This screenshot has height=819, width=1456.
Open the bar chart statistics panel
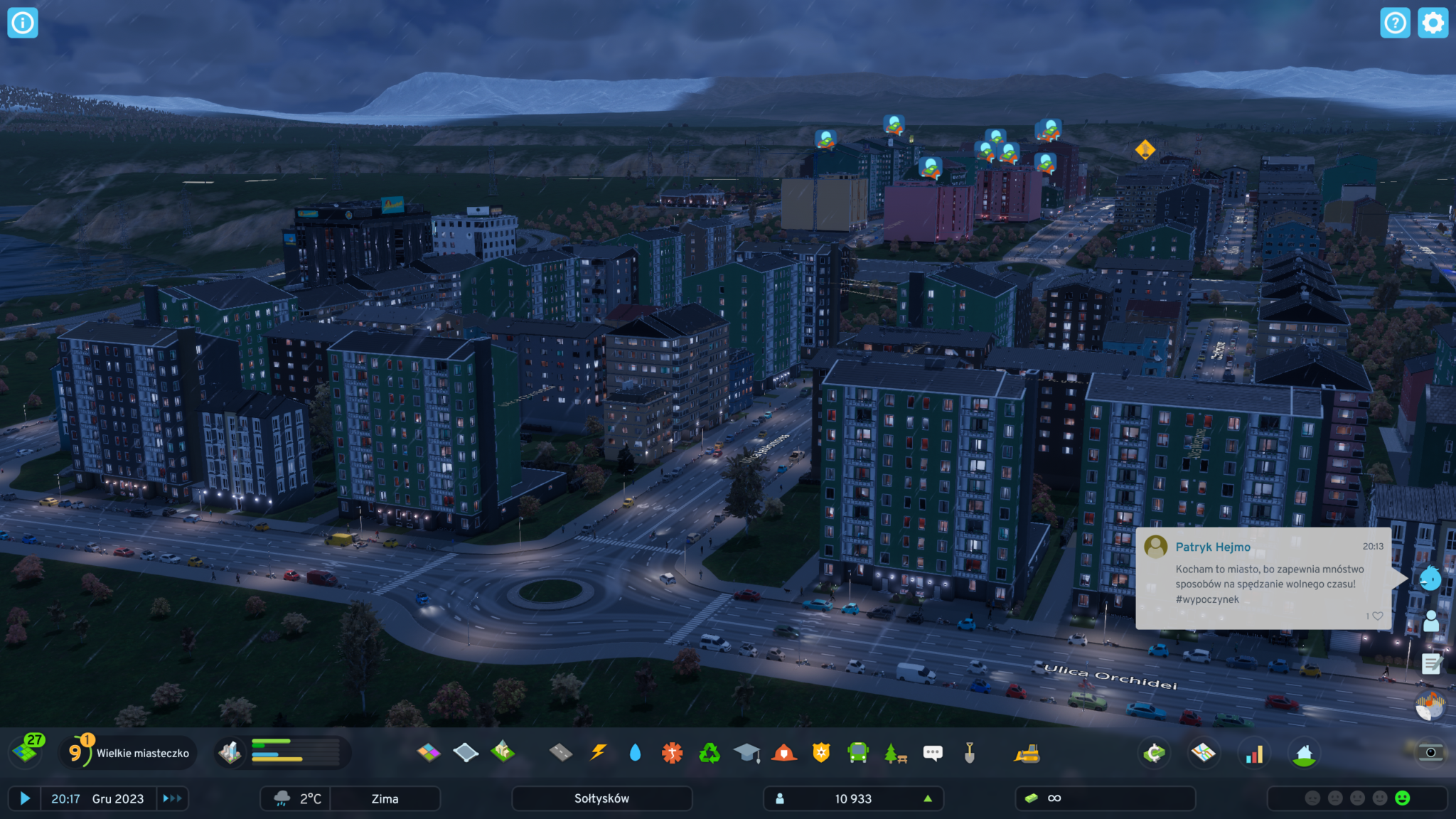coord(1254,753)
